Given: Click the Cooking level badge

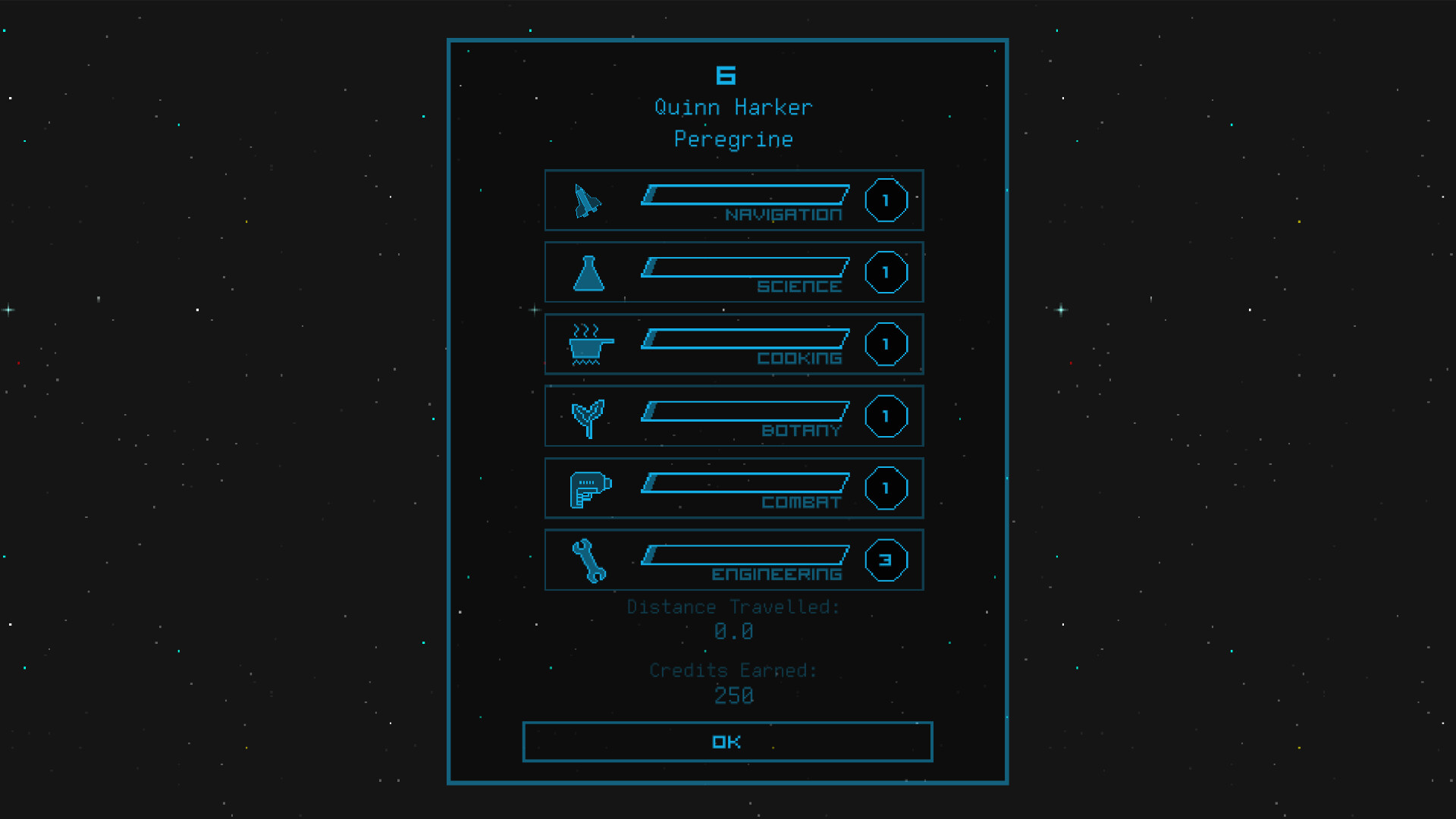Looking at the screenshot, I should 886,344.
